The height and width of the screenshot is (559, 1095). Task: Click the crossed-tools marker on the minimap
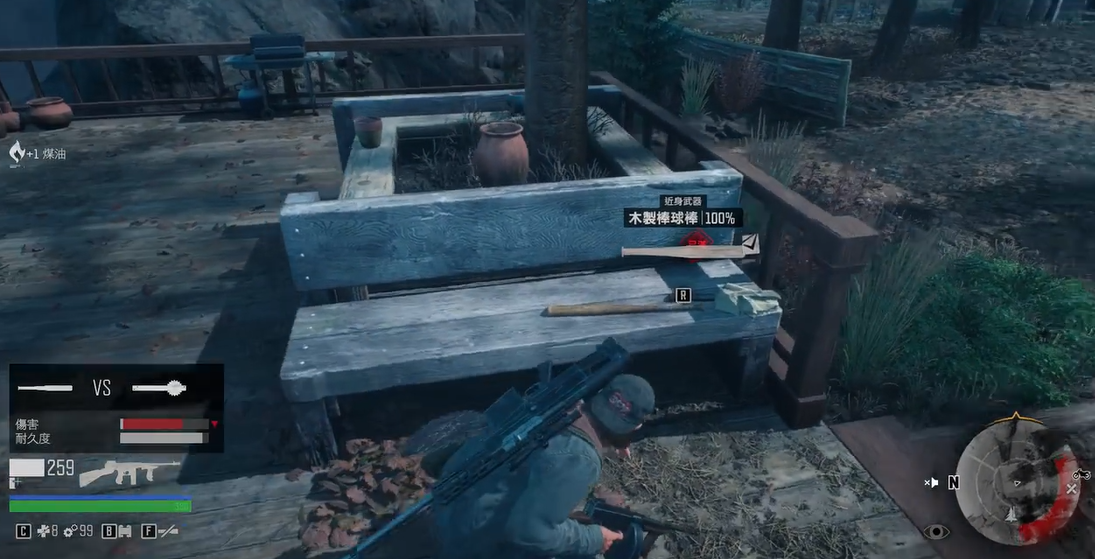pos(1071,489)
